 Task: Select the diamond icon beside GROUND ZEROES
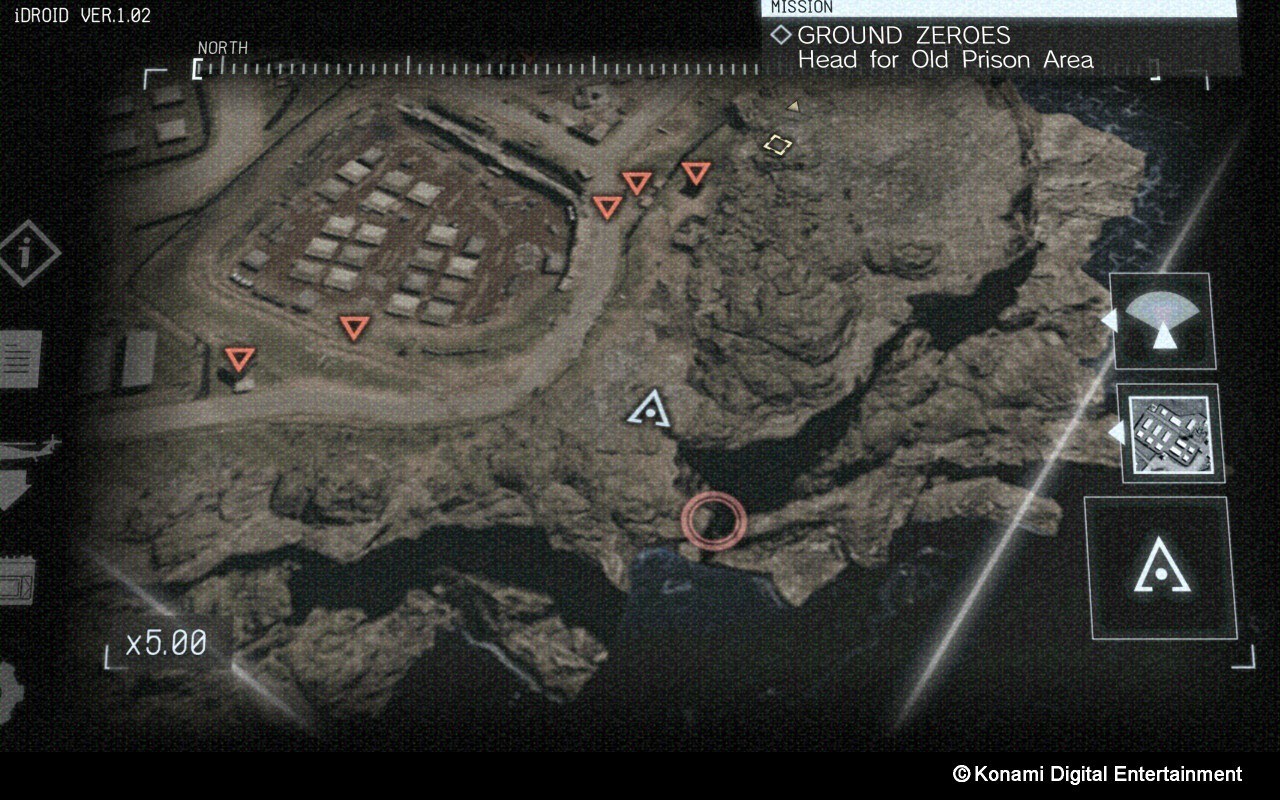click(779, 35)
